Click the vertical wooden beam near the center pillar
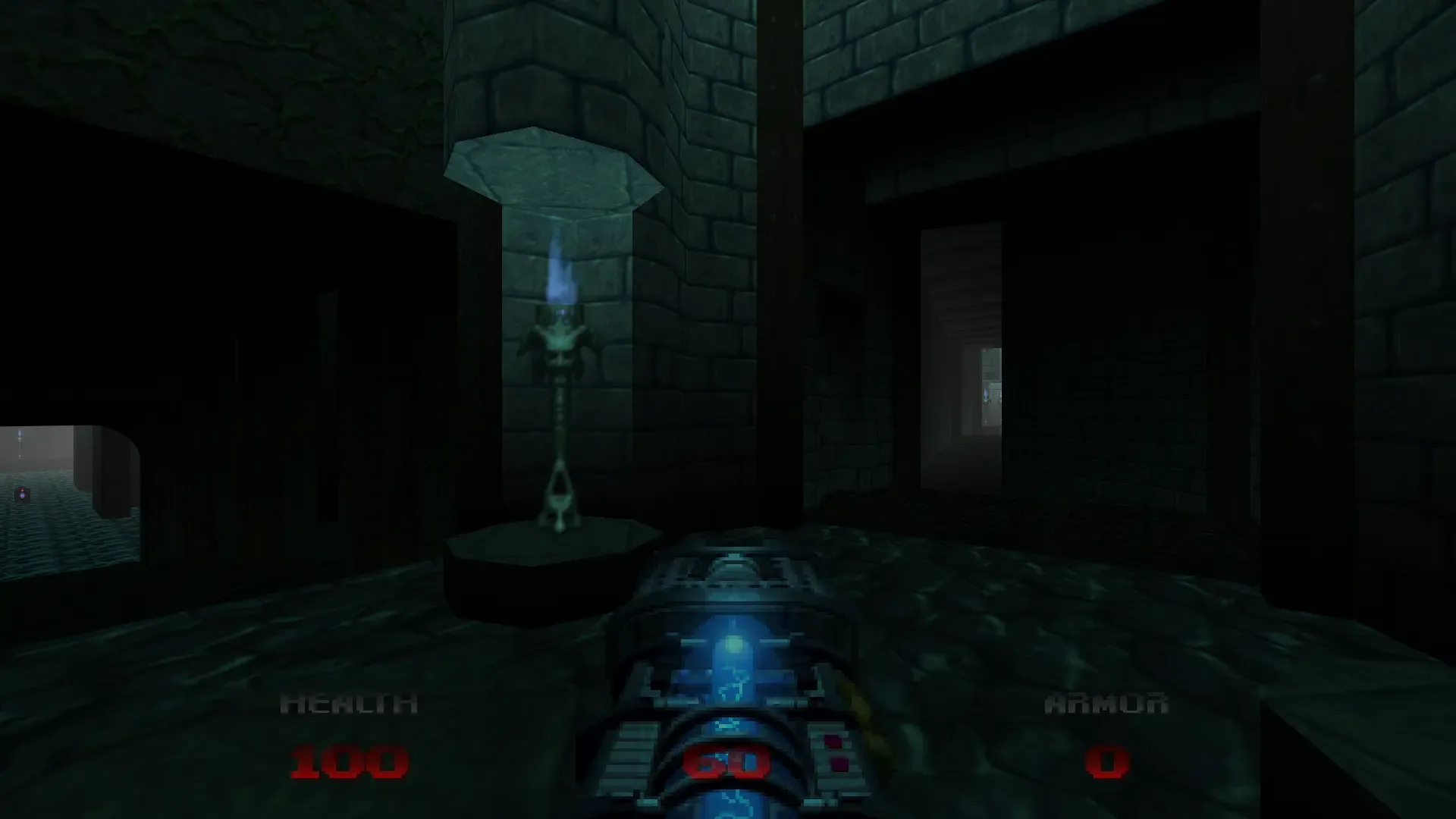This screenshot has height=819, width=1456. click(x=781, y=227)
